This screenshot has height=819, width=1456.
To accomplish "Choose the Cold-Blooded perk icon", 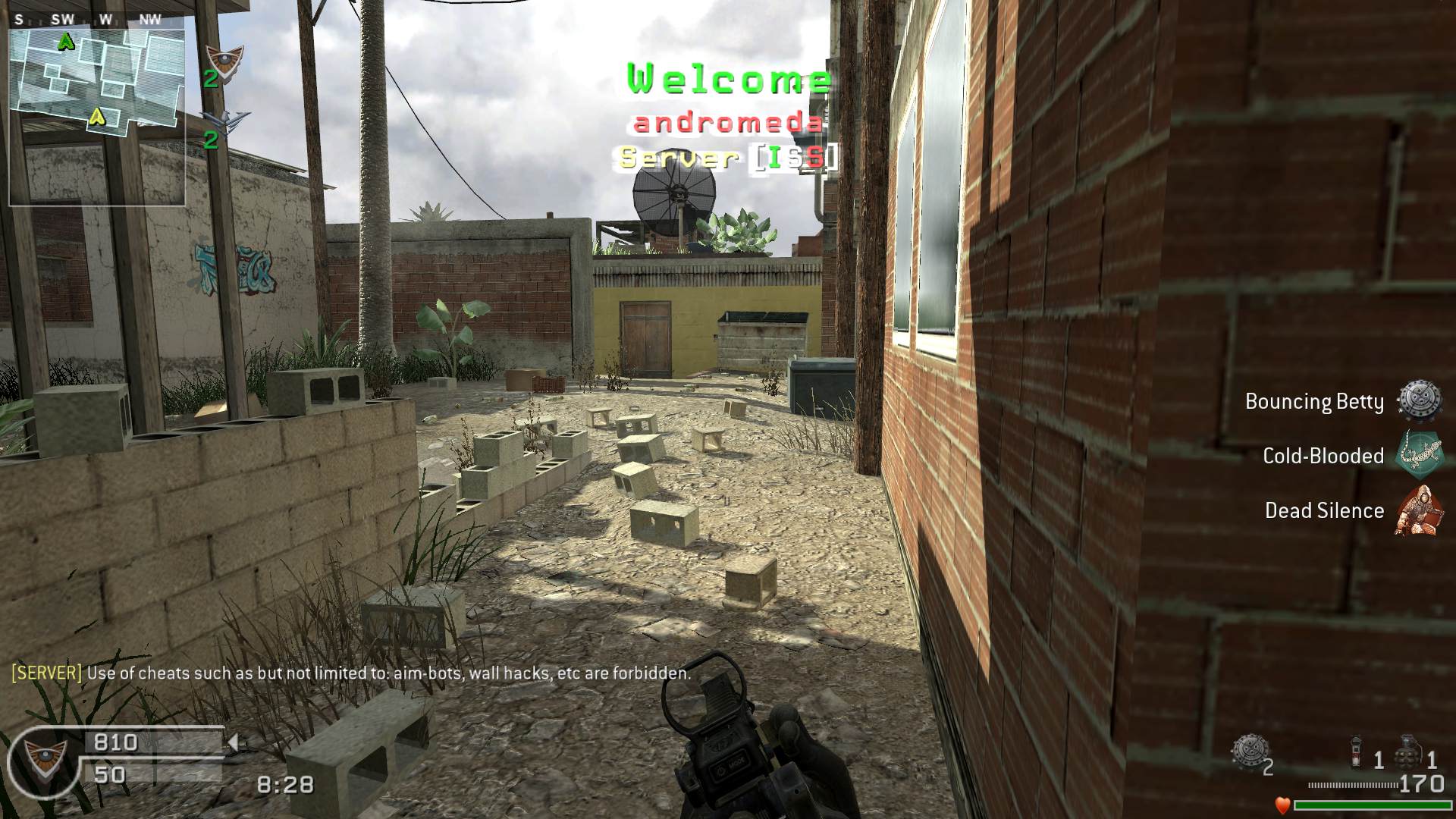I will [x=1420, y=455].
